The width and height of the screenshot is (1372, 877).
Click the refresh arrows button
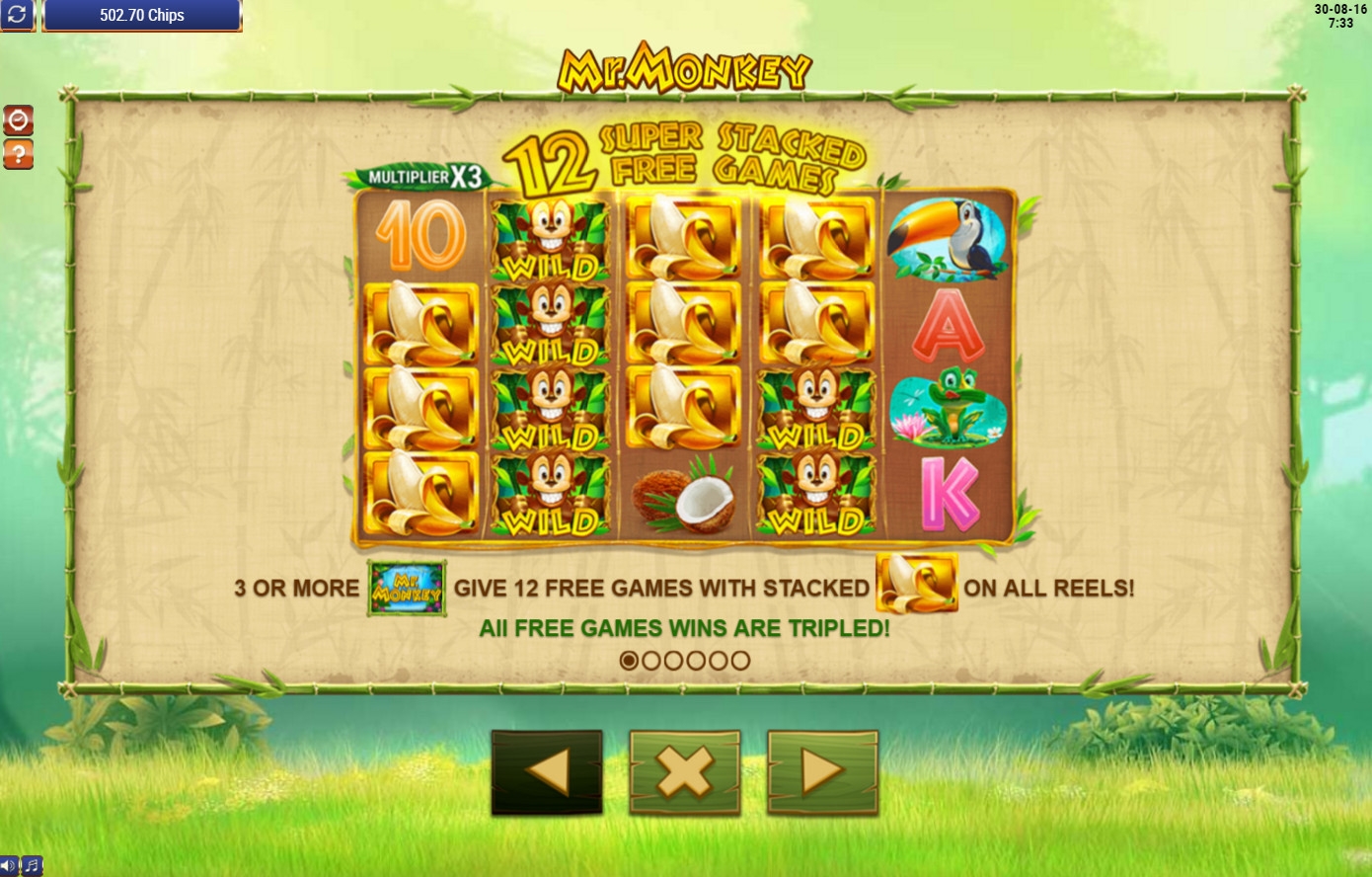(x=18, y=16)
